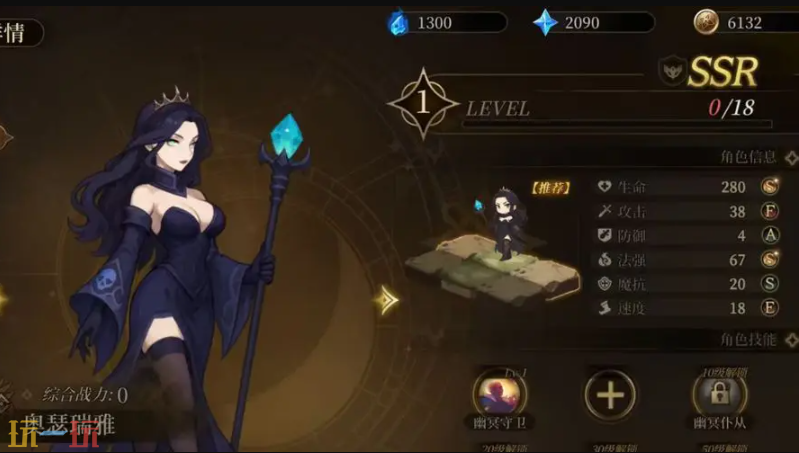Open the level 1 diamond emblem

[423, 102]
